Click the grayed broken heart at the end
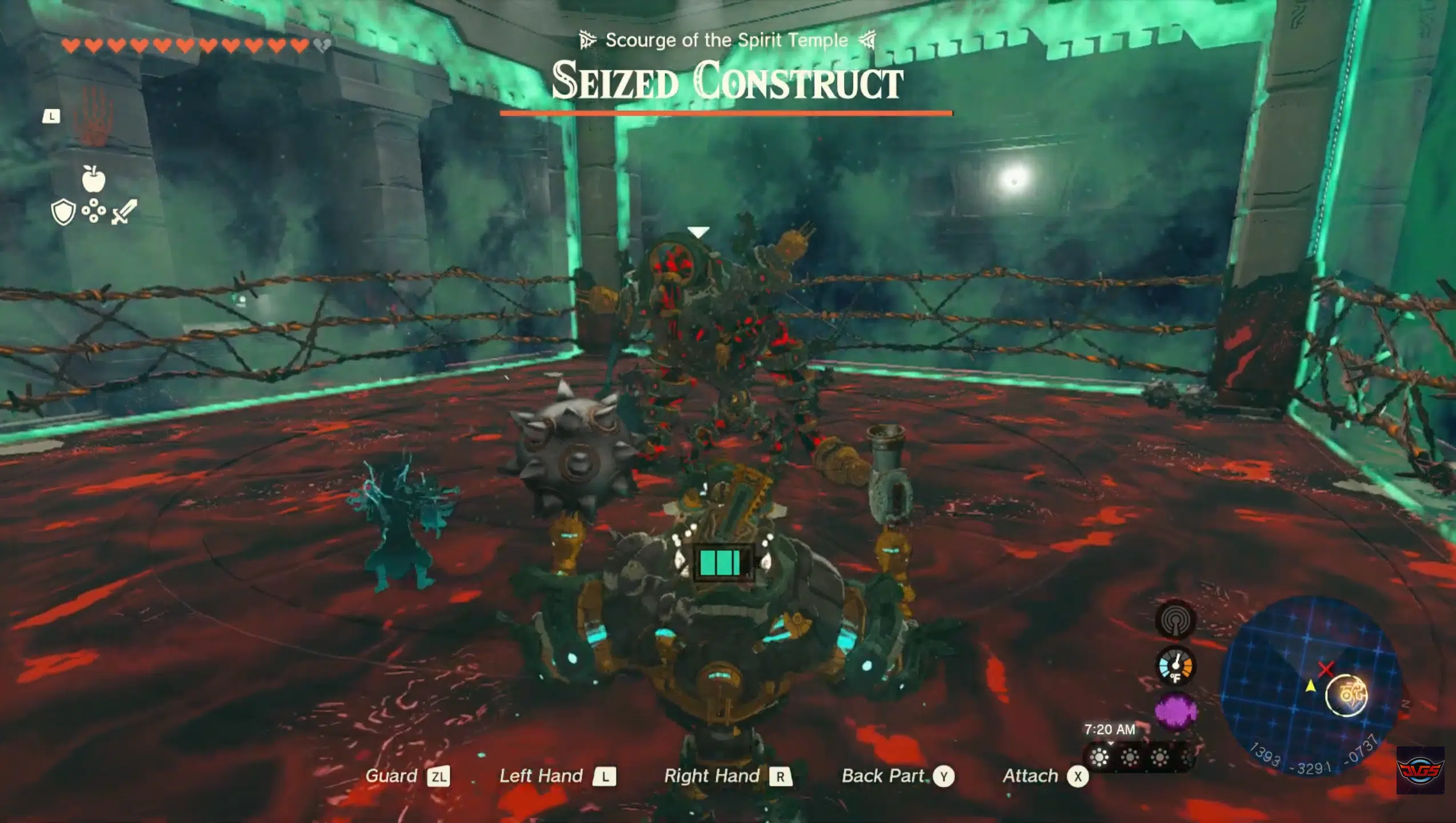This screenshot has height=823, width=1456. click(322, 46)
